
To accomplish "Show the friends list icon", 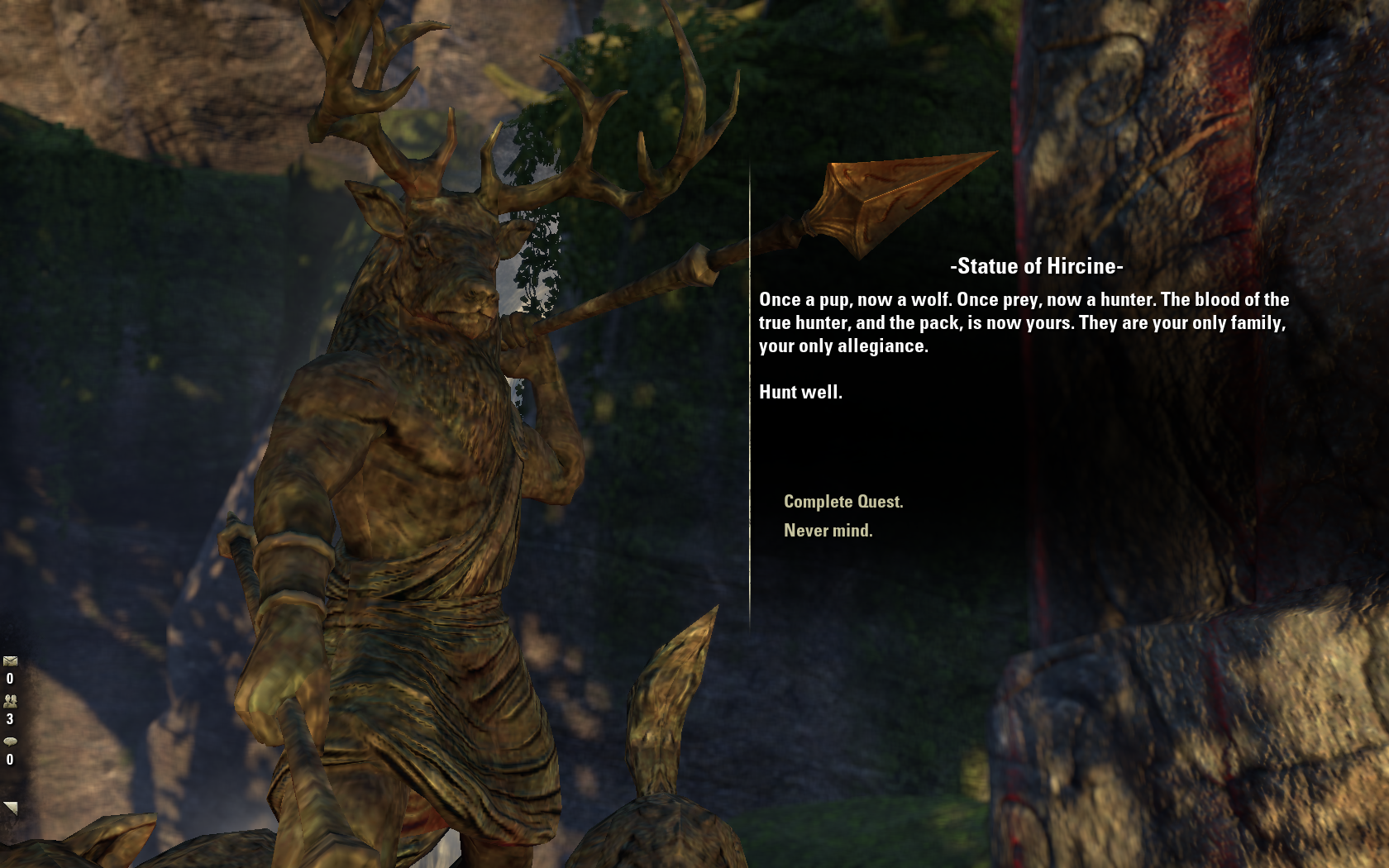I will pyautogui.click(x=10, y=701).
